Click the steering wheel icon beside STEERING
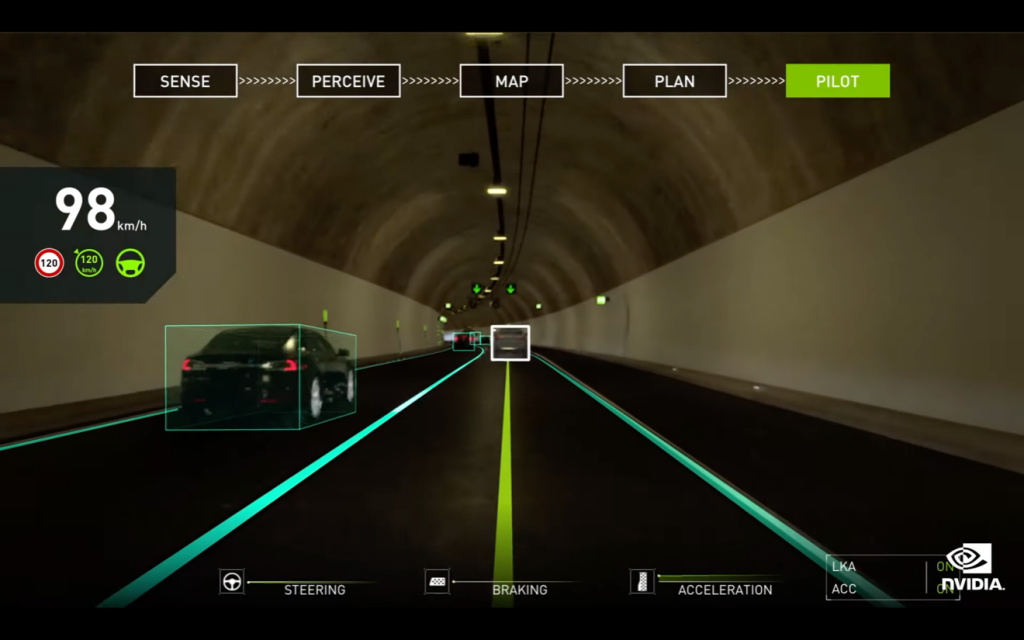This screenshot has height=640, width=1024. click(232, 582)
